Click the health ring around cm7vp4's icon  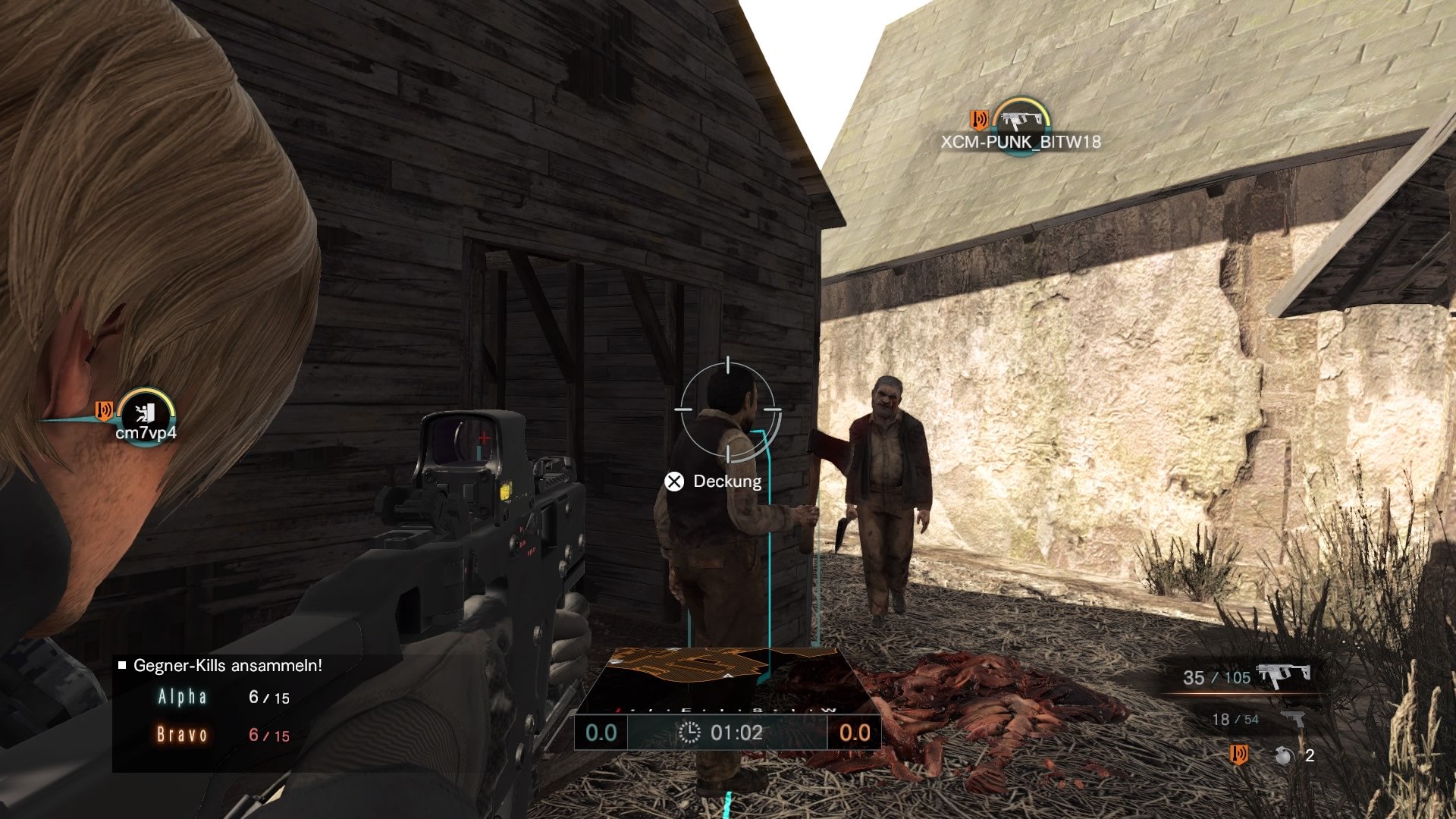point(146,391)
